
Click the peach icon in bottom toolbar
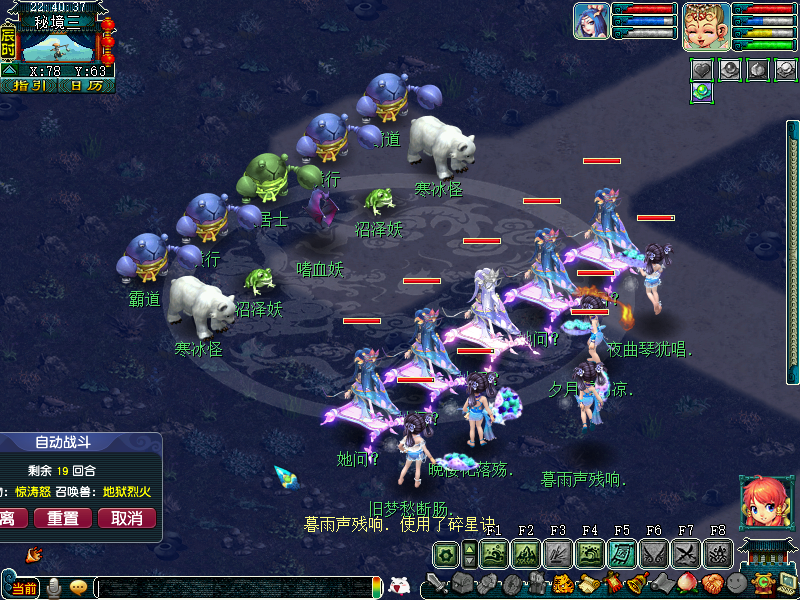pos(687,584)
